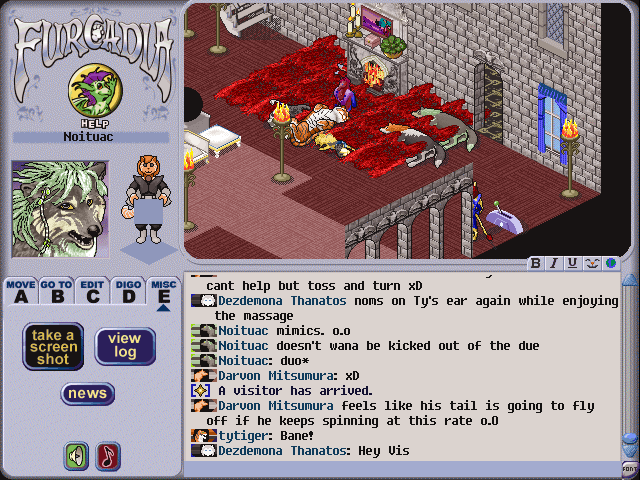Click the chat scrollbar's up arrow

(629, 281)
